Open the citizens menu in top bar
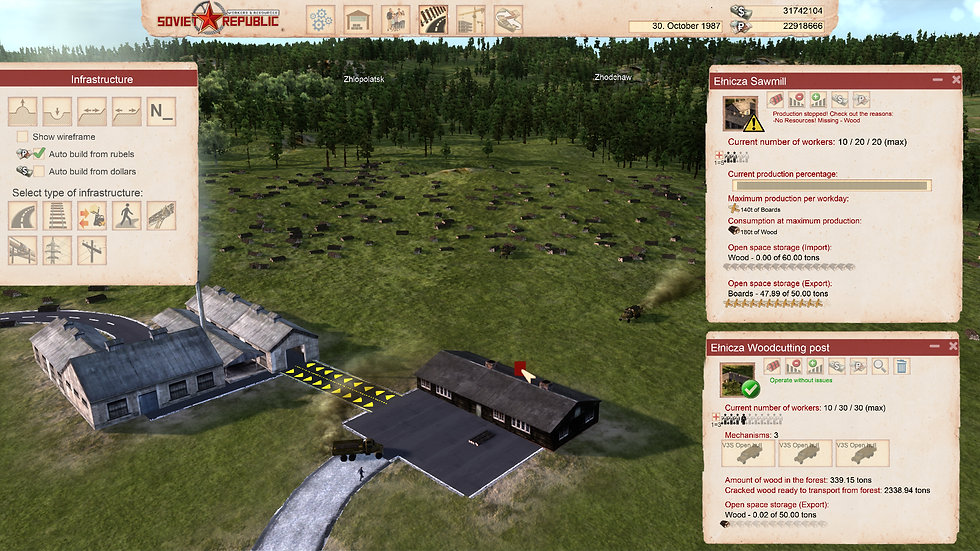The width and height of the screenshot is (980, 551). coord(396,18)
